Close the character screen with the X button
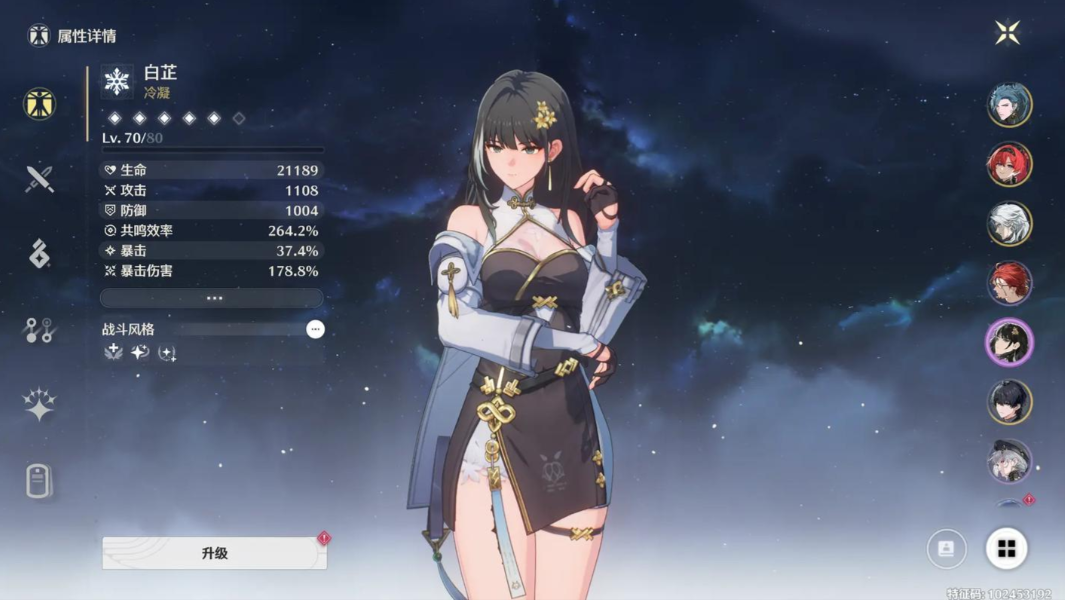Image resolution: width=1065 pixels, height=600 pixels. 1007,32
